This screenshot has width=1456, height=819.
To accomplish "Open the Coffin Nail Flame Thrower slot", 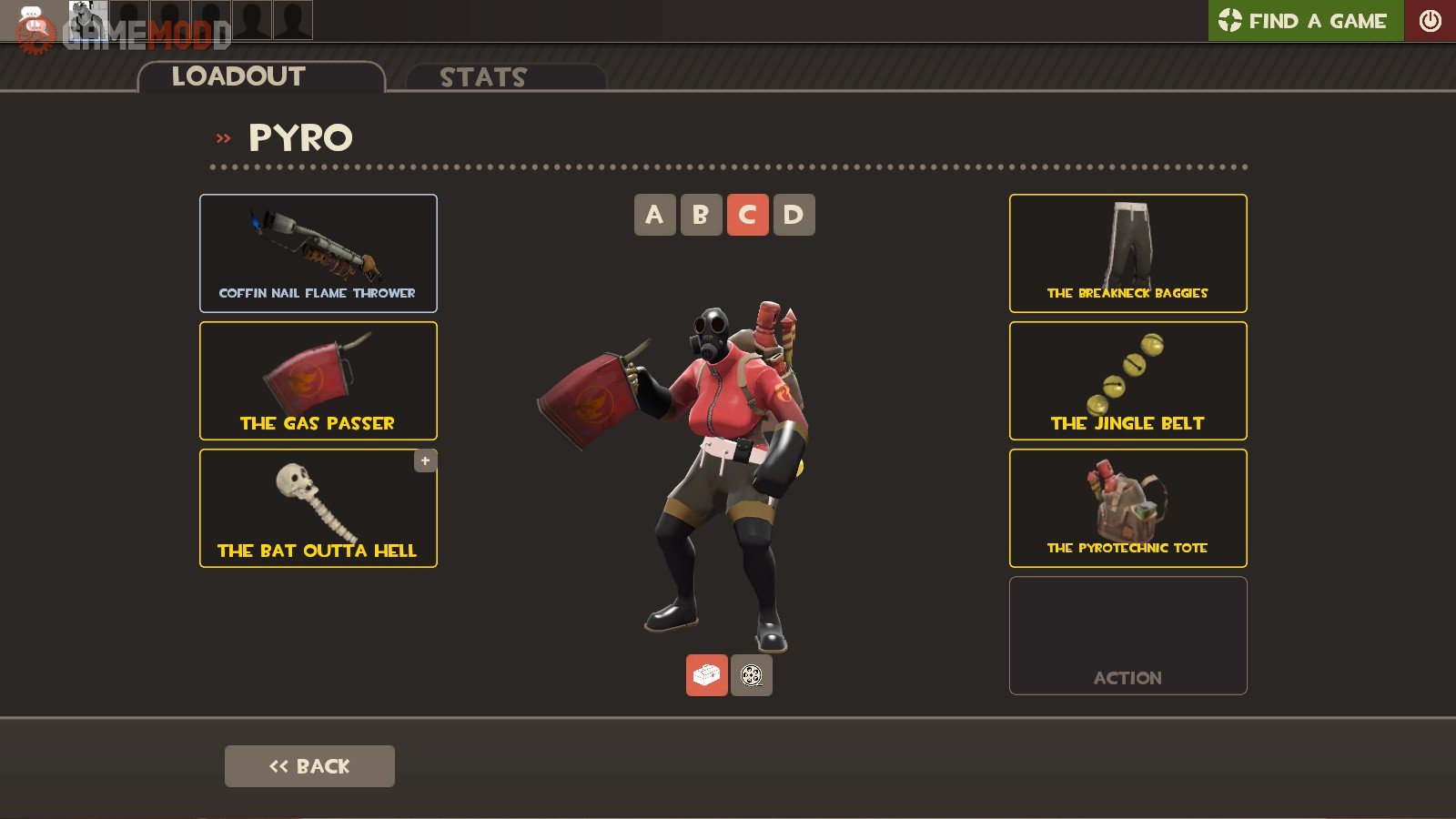I will tap(318, 253).
